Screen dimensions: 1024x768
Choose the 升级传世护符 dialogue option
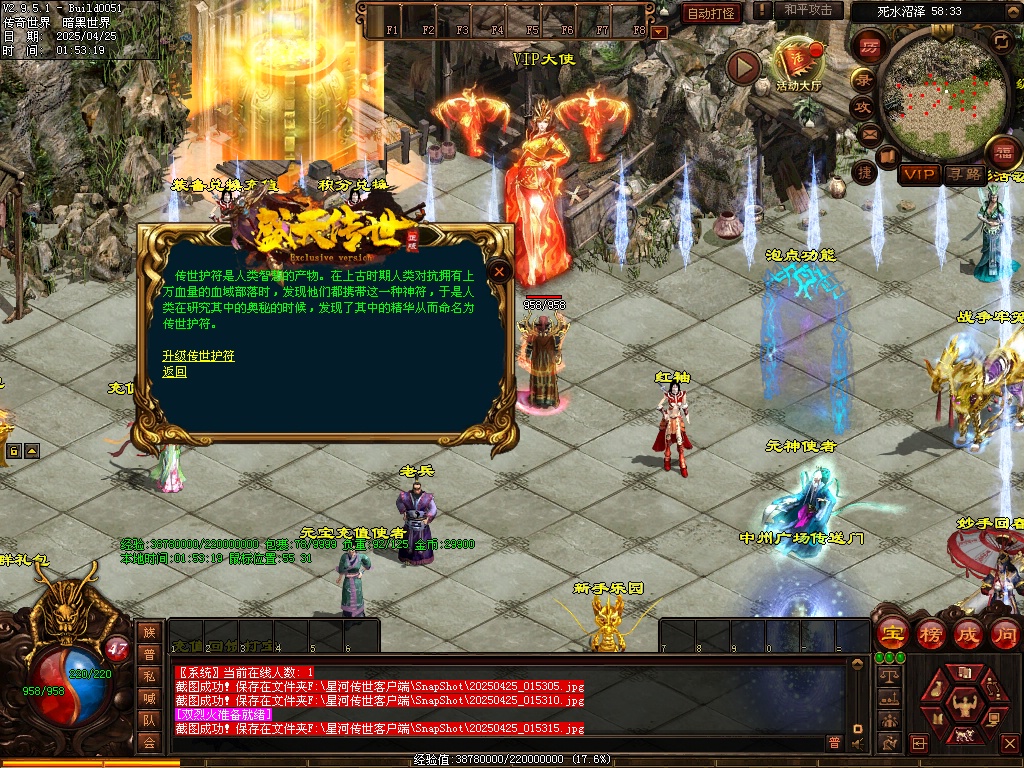(x=198, y=356)
